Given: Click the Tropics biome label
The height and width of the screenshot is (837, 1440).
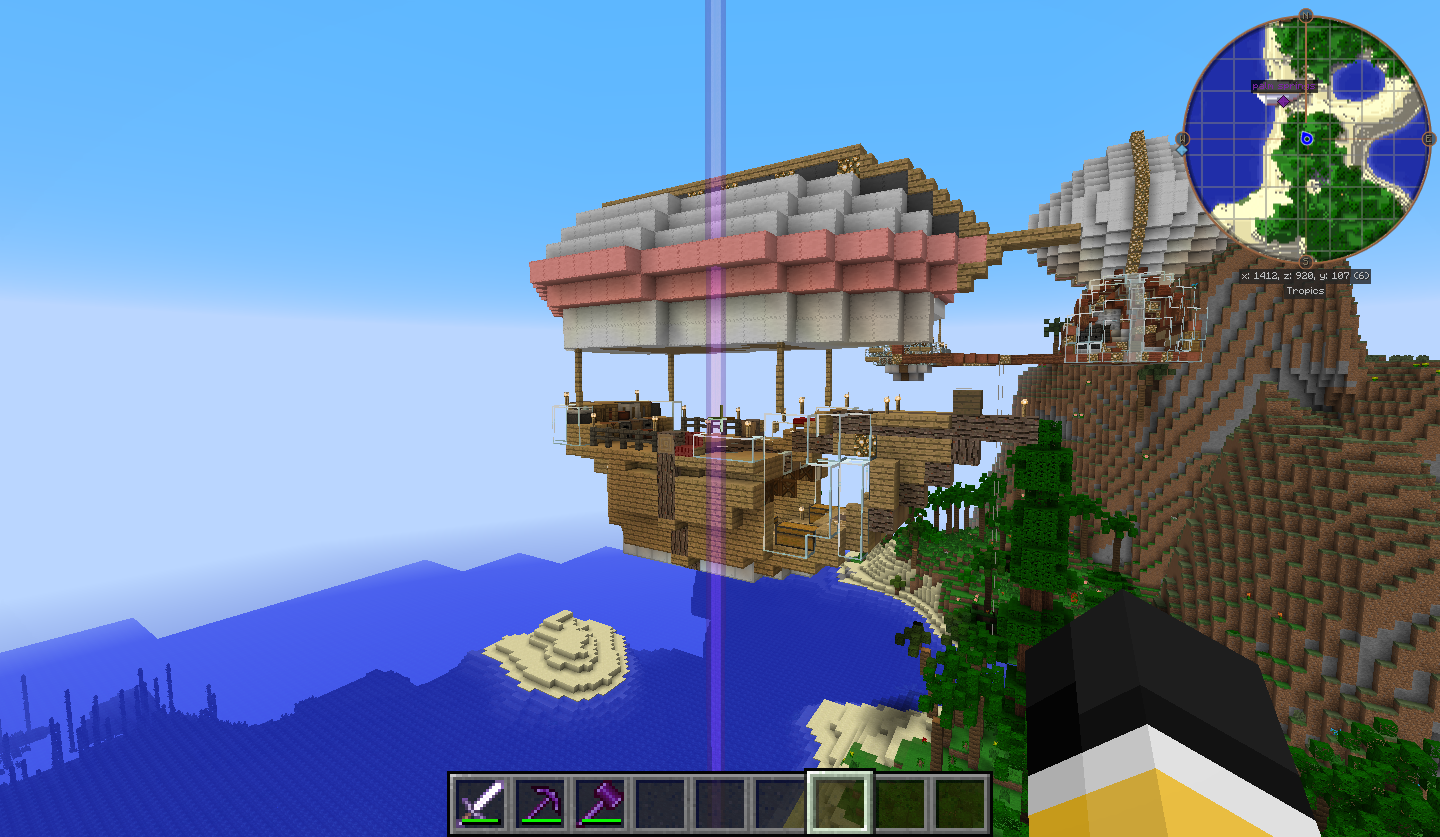Looking at the screenshot, I should coord(1305,291).
